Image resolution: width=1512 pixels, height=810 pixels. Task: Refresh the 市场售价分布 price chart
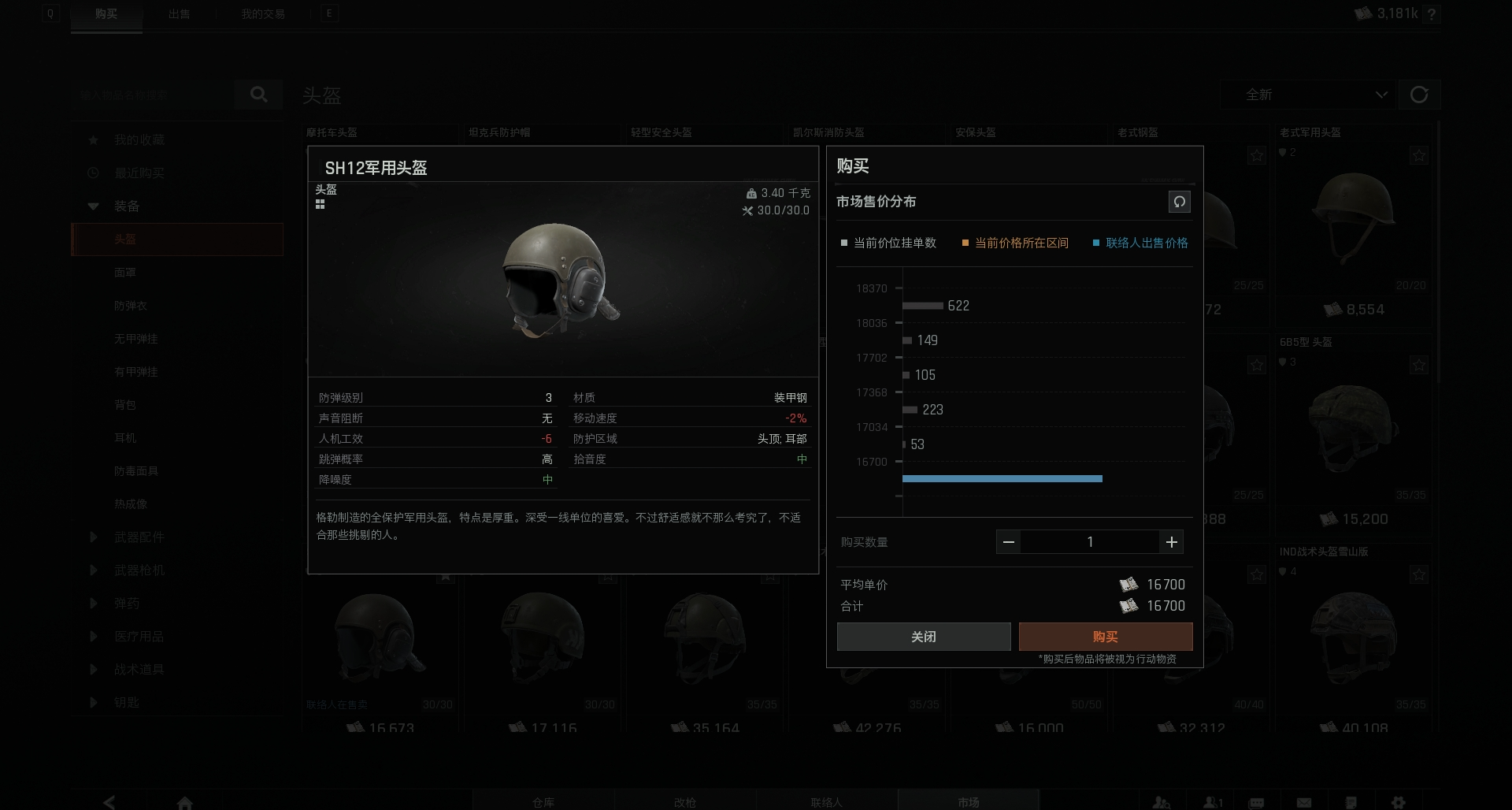[x=1179, y=202]
